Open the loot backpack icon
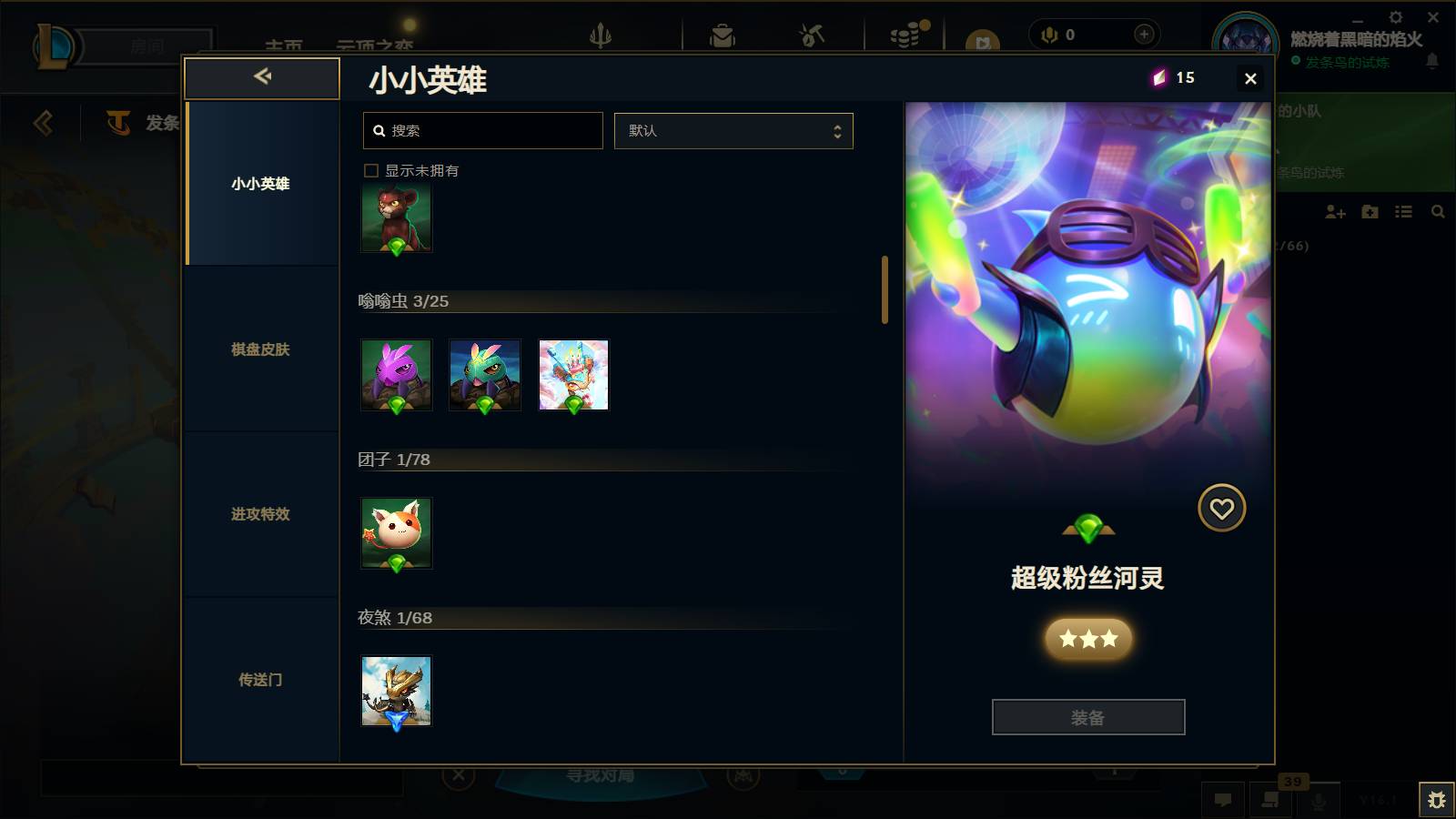 click(x=723, y=36)
